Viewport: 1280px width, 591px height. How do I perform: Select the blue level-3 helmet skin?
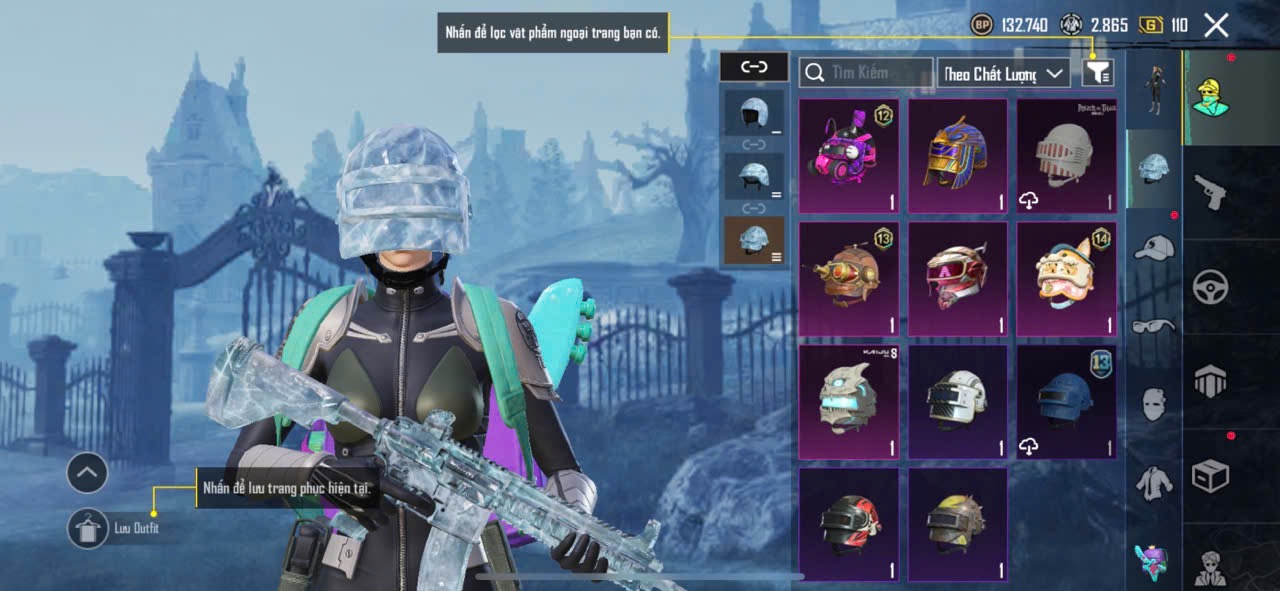pos(1066,401)
